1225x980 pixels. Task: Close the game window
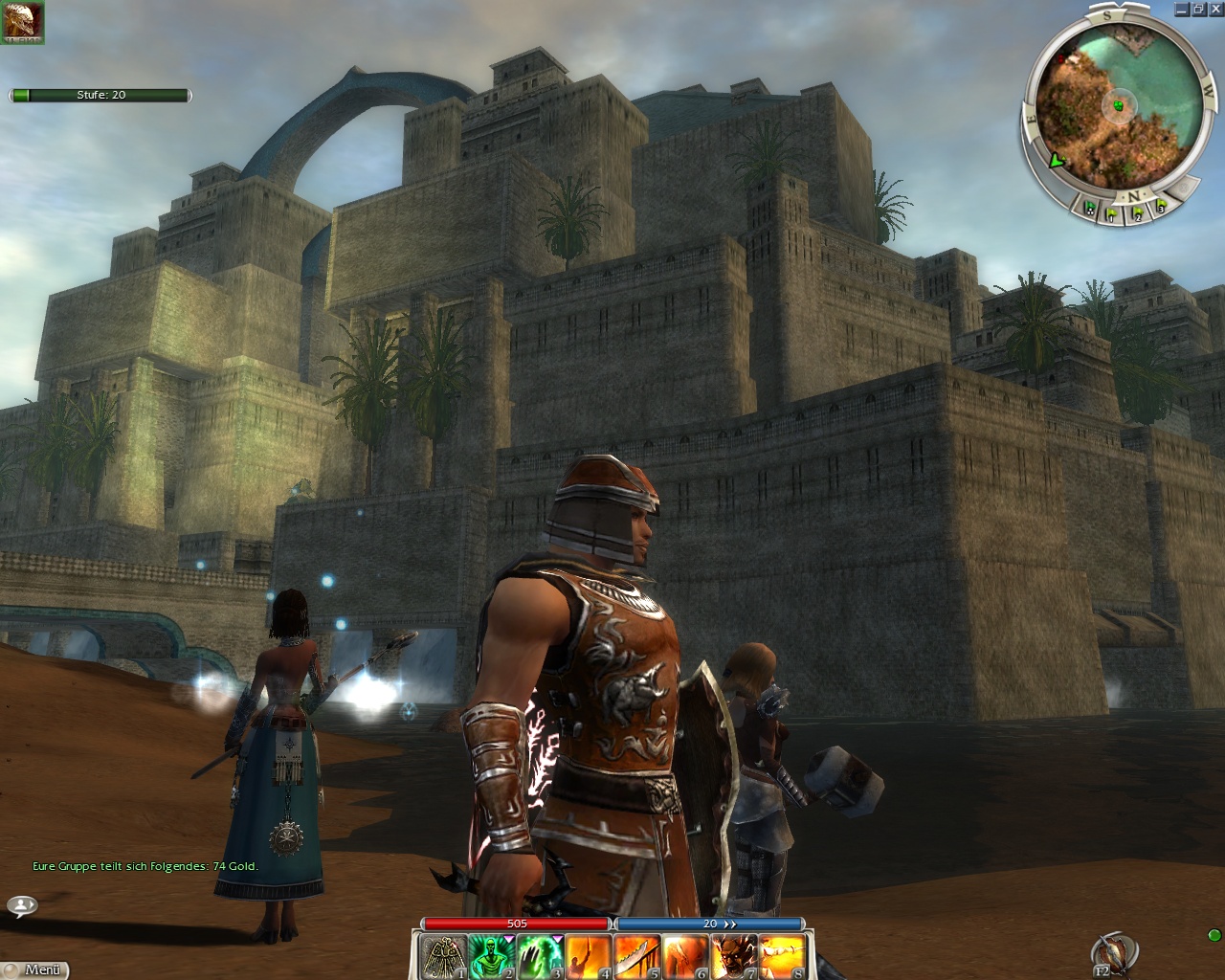click(x=1215, y=10)
